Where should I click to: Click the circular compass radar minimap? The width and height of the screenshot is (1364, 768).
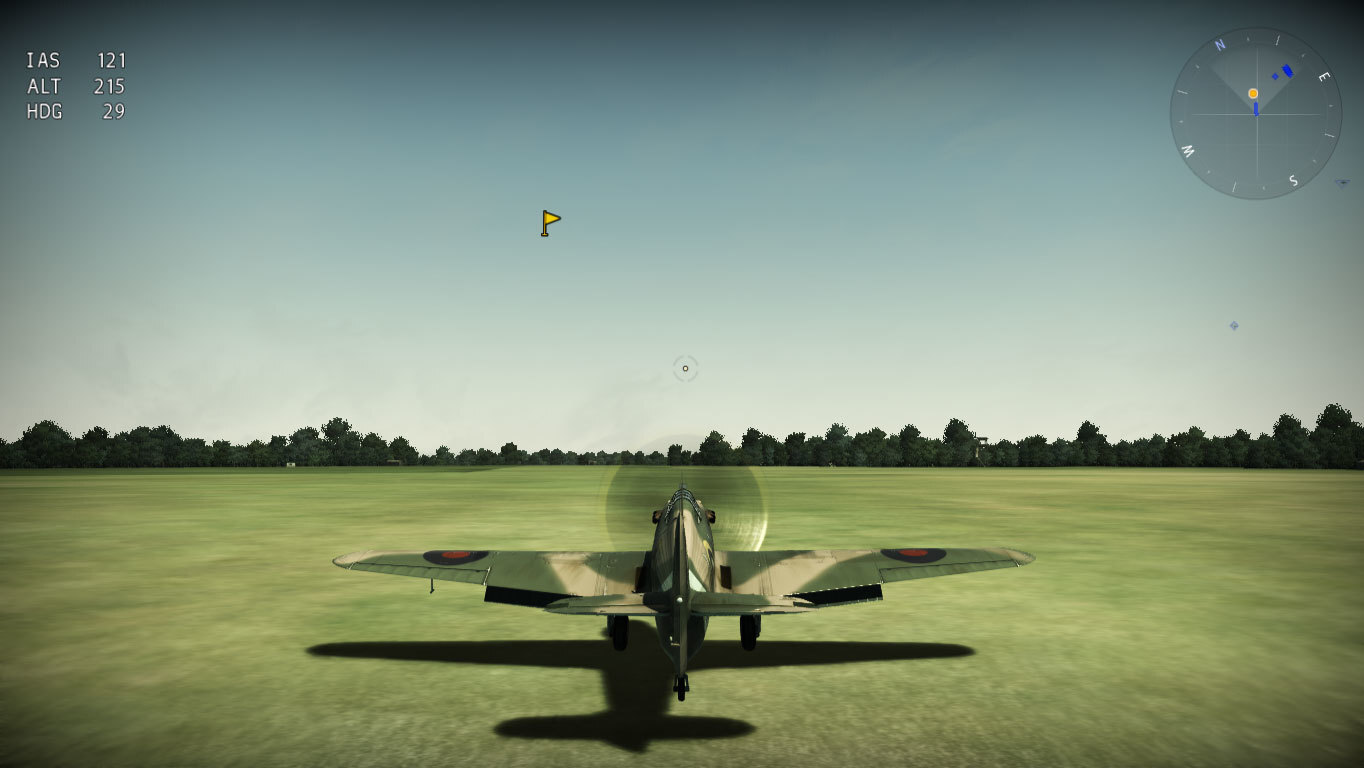pos(1255,113)
